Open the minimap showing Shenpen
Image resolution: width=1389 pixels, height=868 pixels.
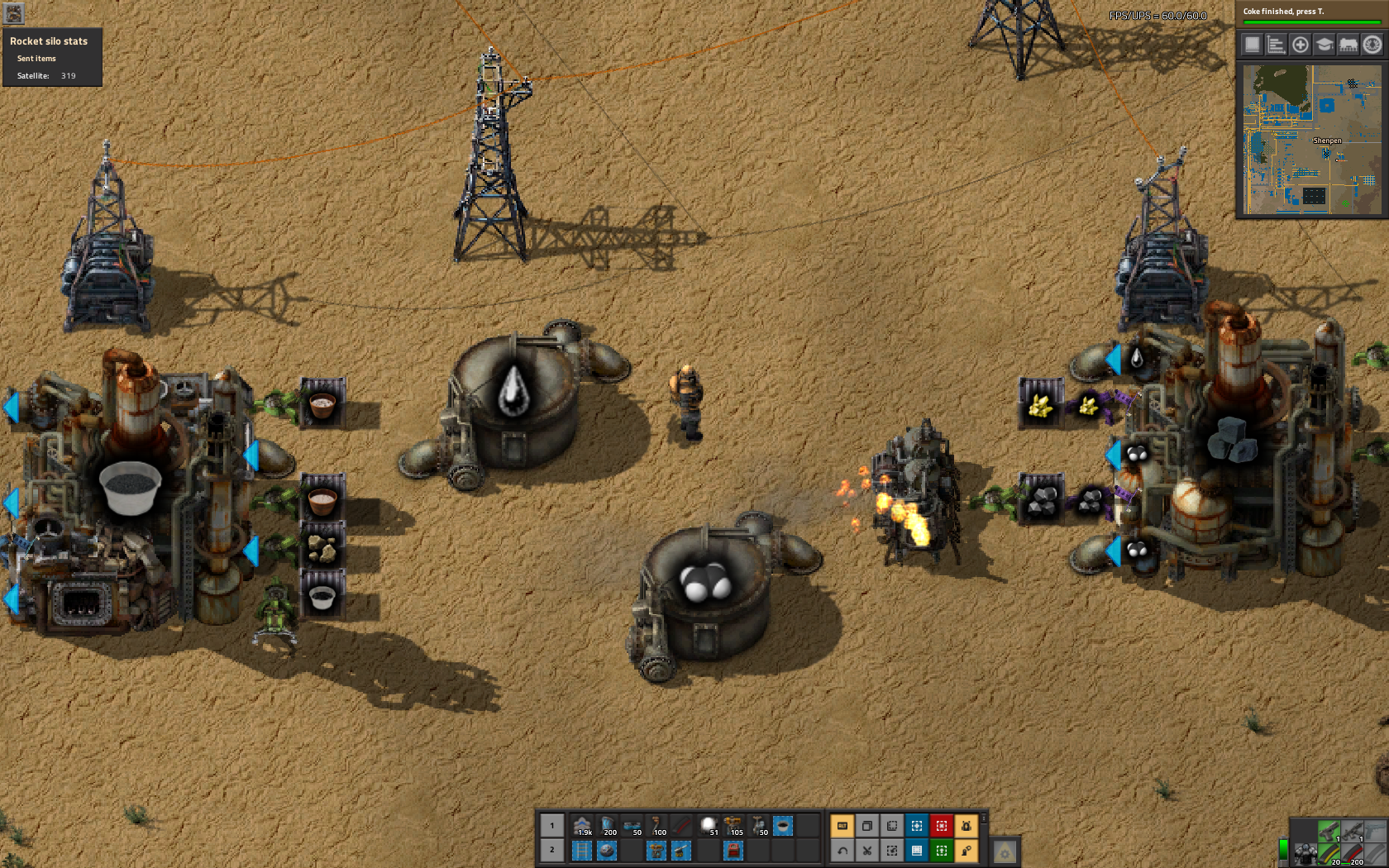coord(1312,141)
